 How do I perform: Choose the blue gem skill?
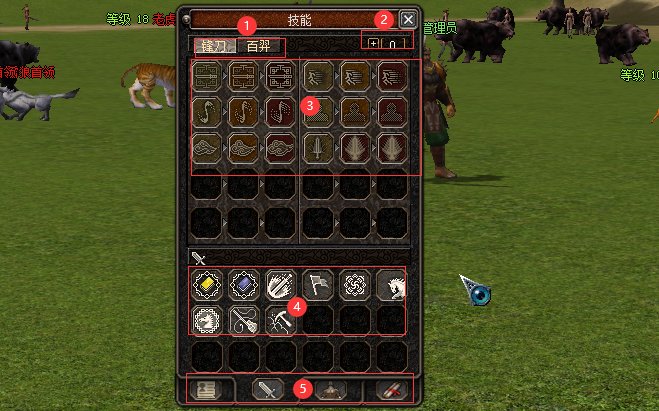click(244, 286)
